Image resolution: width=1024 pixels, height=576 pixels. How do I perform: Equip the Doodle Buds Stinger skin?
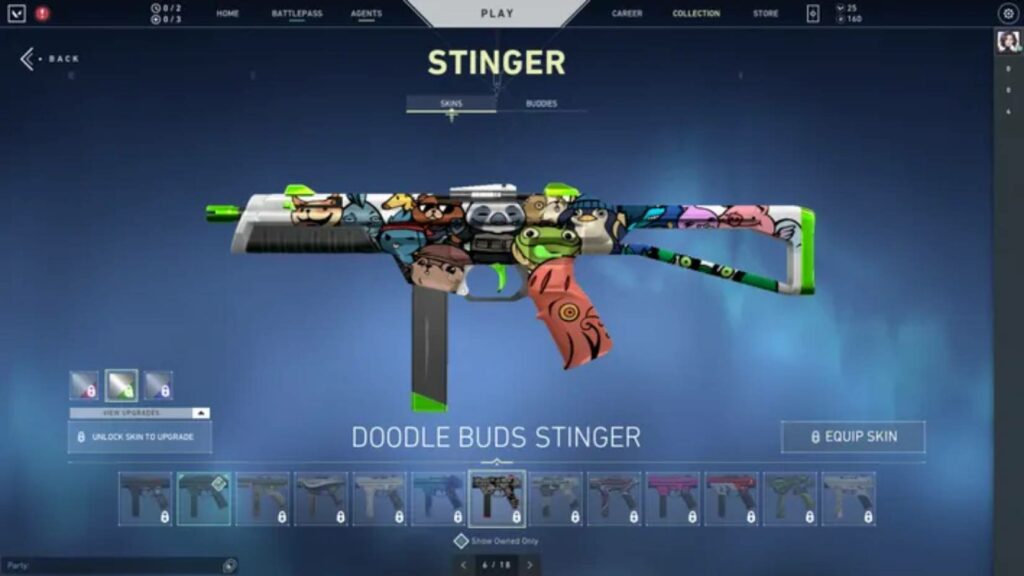(853, 437)
